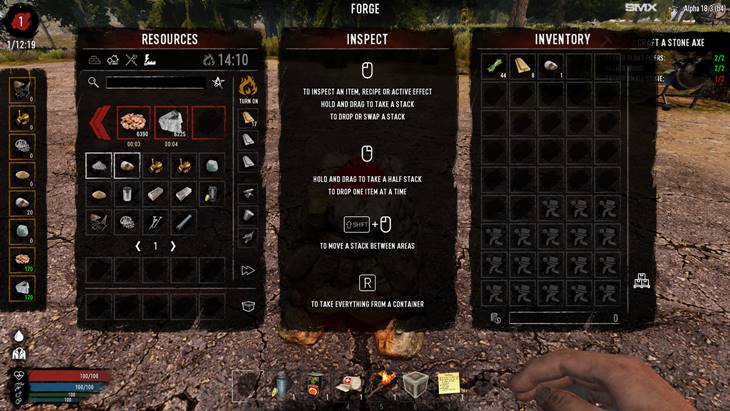Viewport: 730px width, 411px height.
Task: Select the yellow note in the hotbar
Action: pos(449,384)
